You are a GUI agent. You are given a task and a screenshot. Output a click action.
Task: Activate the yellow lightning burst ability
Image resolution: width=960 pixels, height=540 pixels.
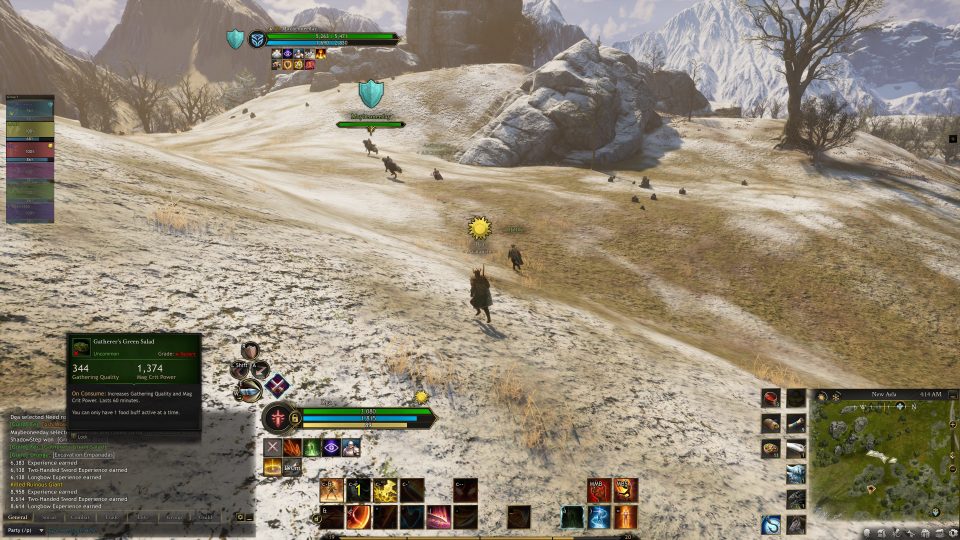click(x=385, y=490)
